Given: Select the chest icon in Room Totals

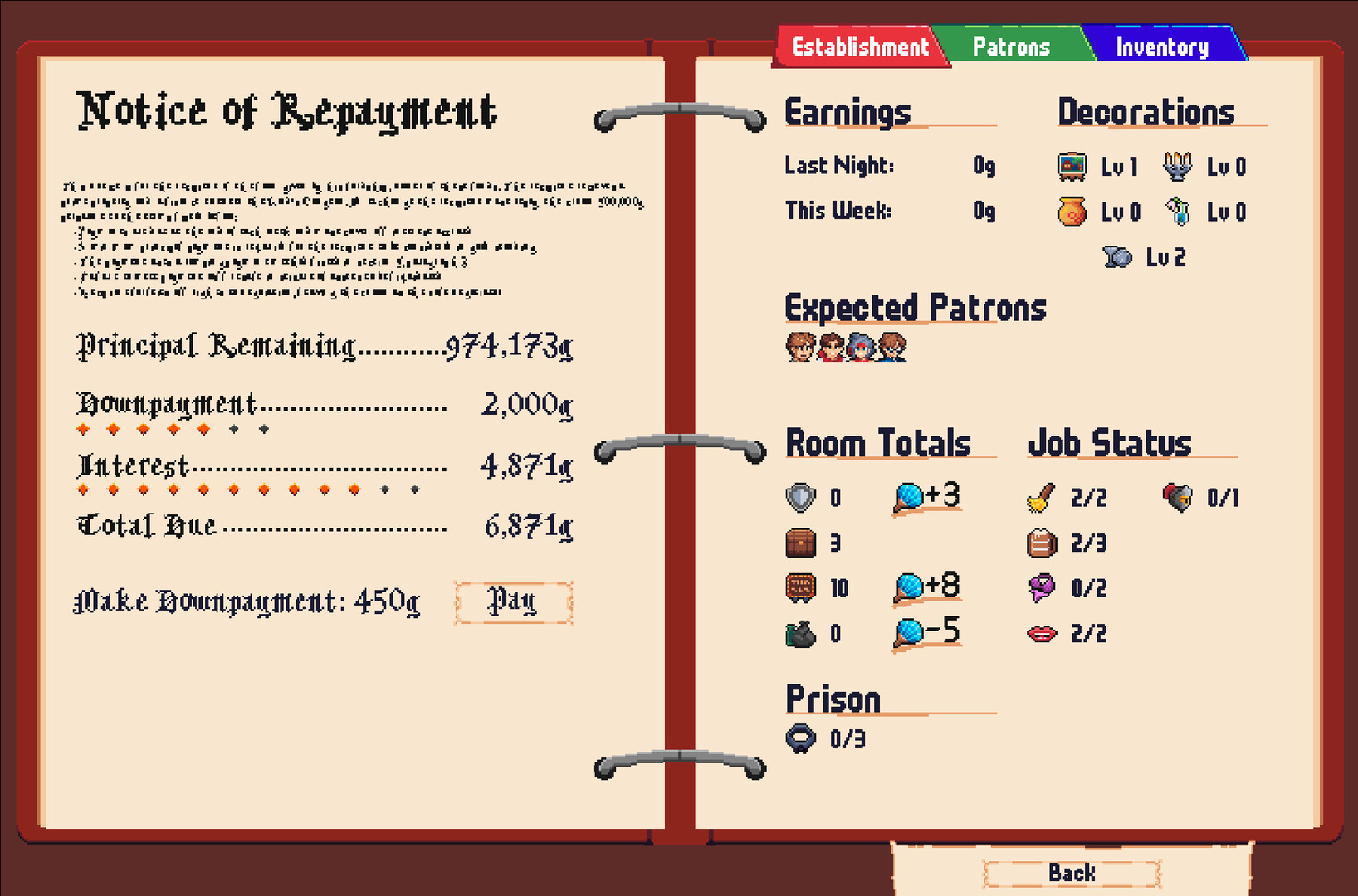Looking at the screenshot, I should (799, 543).
